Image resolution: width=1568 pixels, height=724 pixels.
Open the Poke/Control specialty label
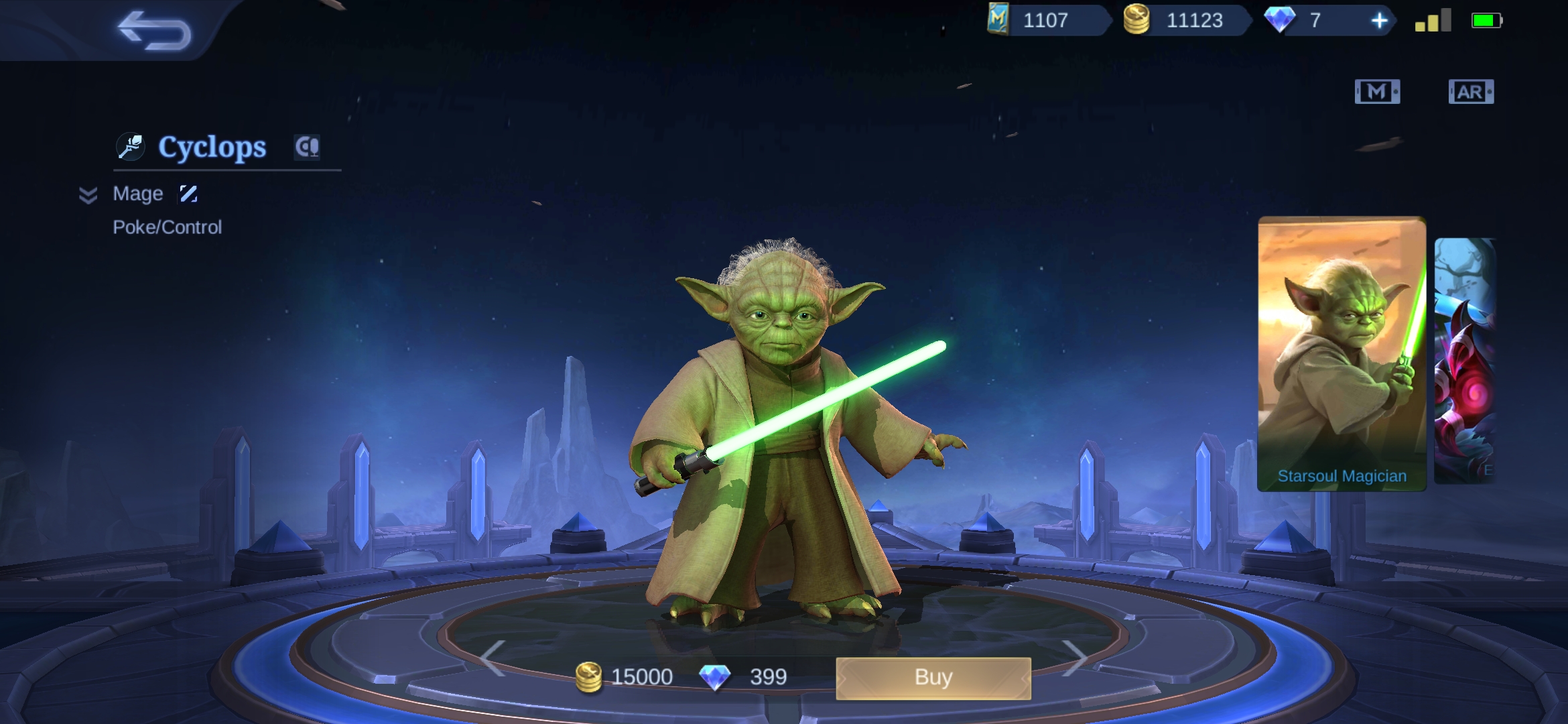[x=167, y=227]
